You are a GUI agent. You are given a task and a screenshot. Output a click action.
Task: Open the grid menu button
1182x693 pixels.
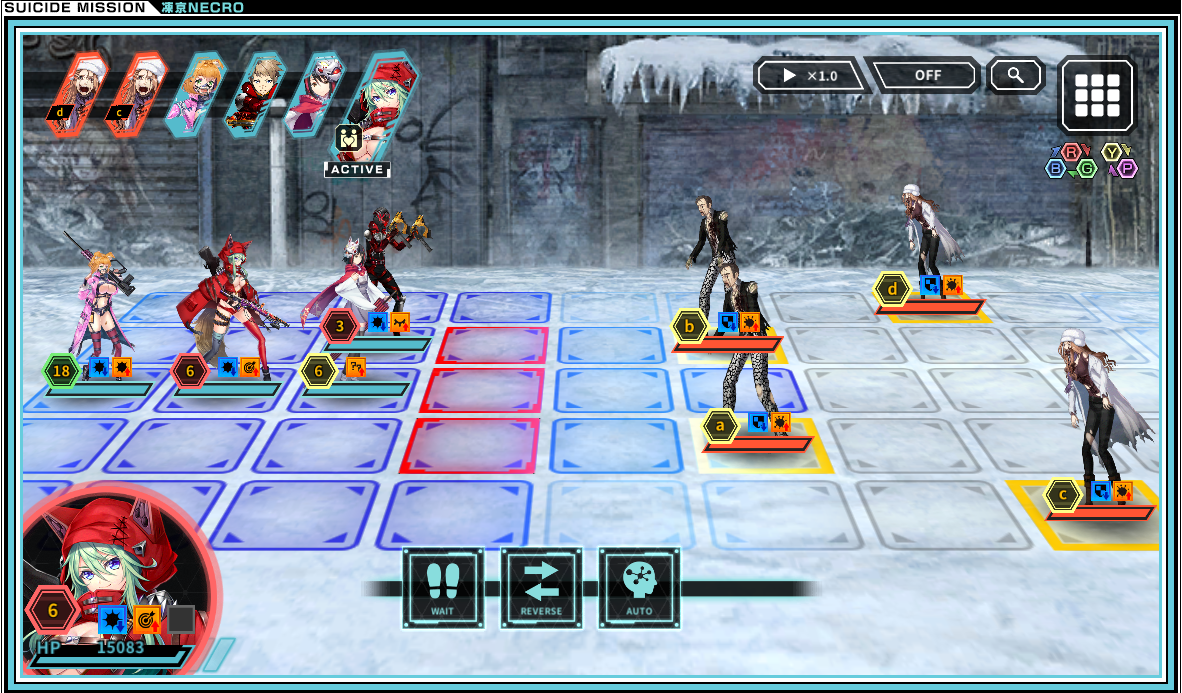(1097, 95)
